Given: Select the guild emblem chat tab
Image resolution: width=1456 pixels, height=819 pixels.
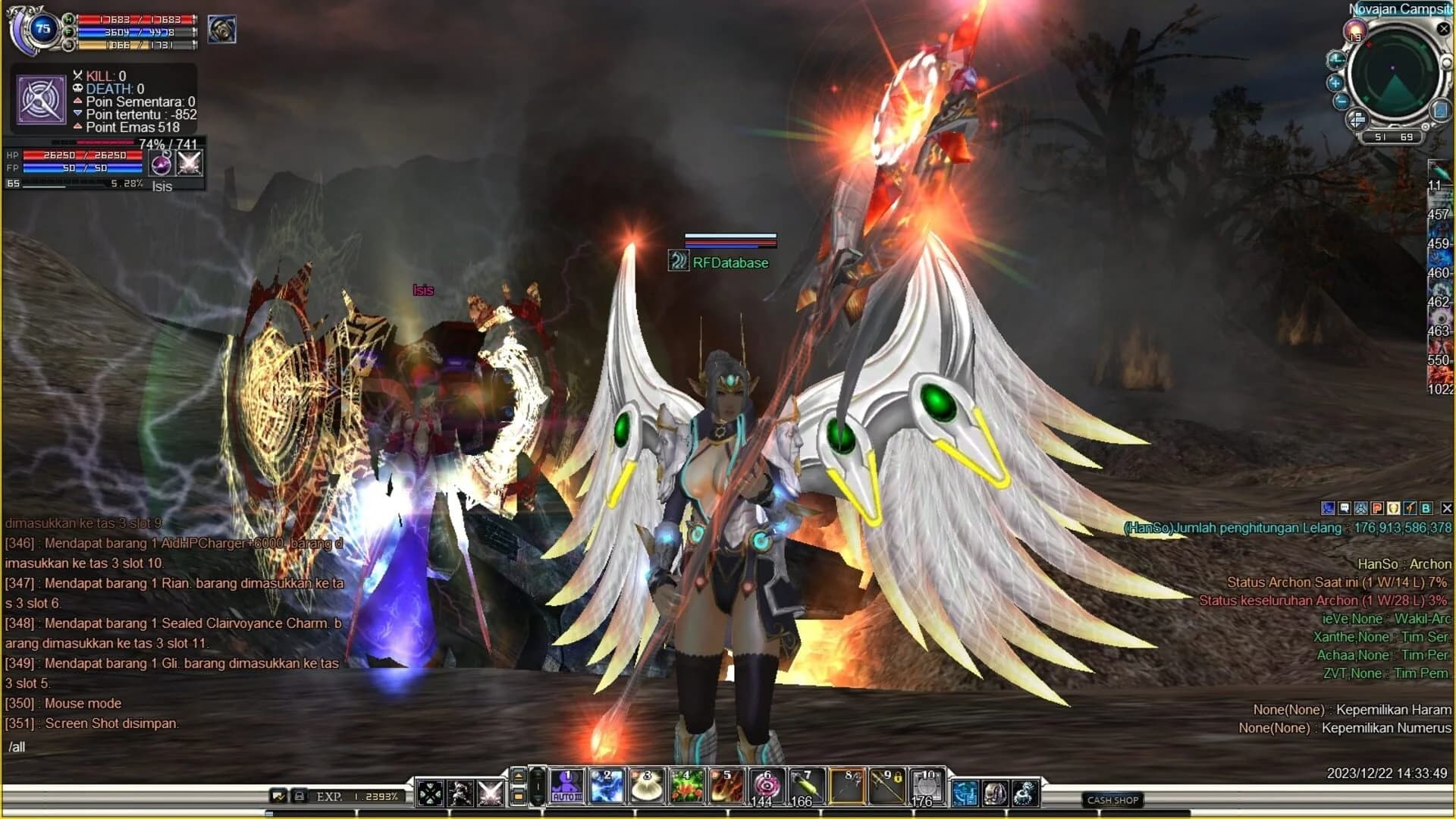Looking at the screenshot, I should click(x=1360, y=509).
